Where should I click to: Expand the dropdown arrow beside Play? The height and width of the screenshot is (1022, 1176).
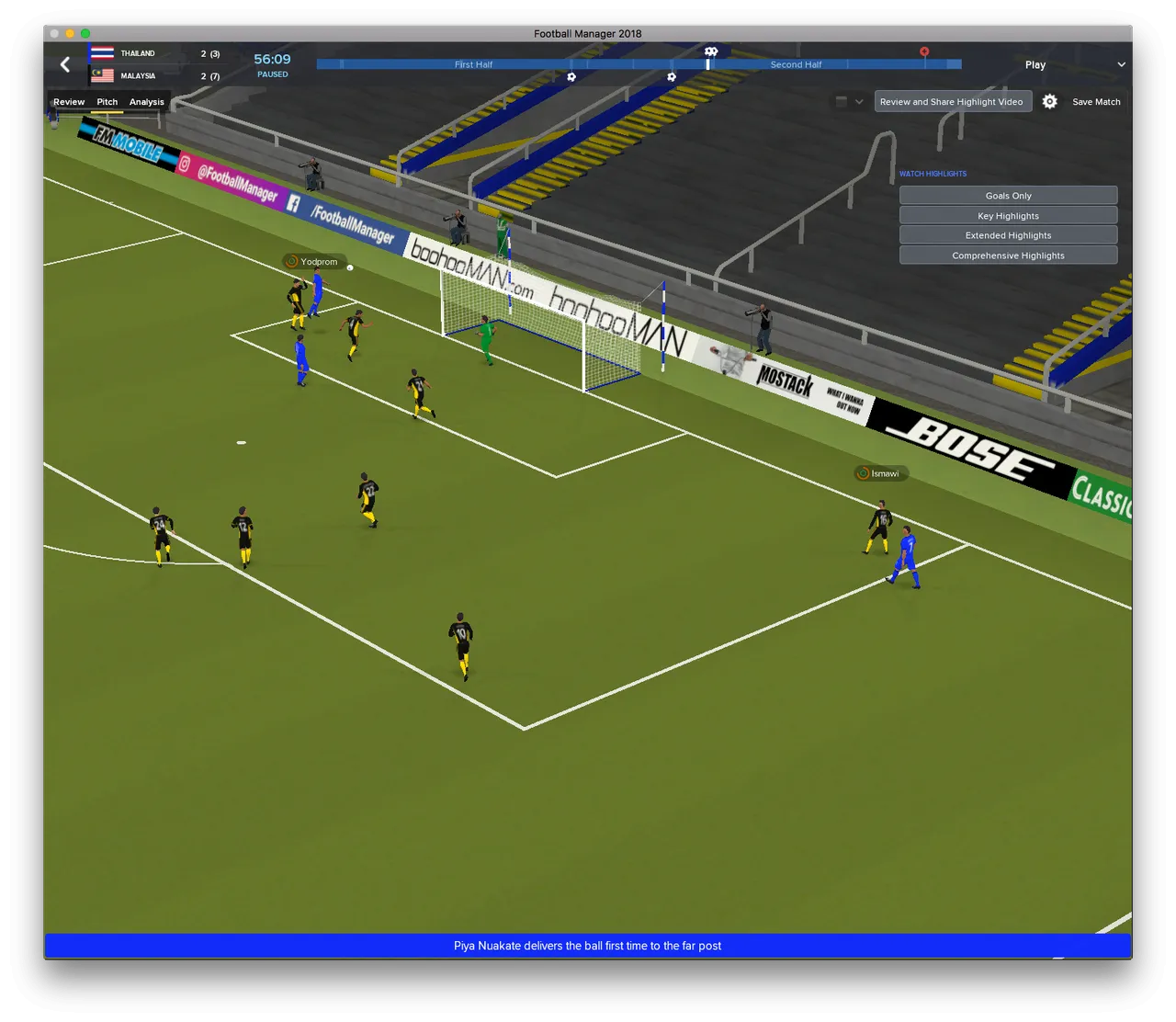(1121, 64)
